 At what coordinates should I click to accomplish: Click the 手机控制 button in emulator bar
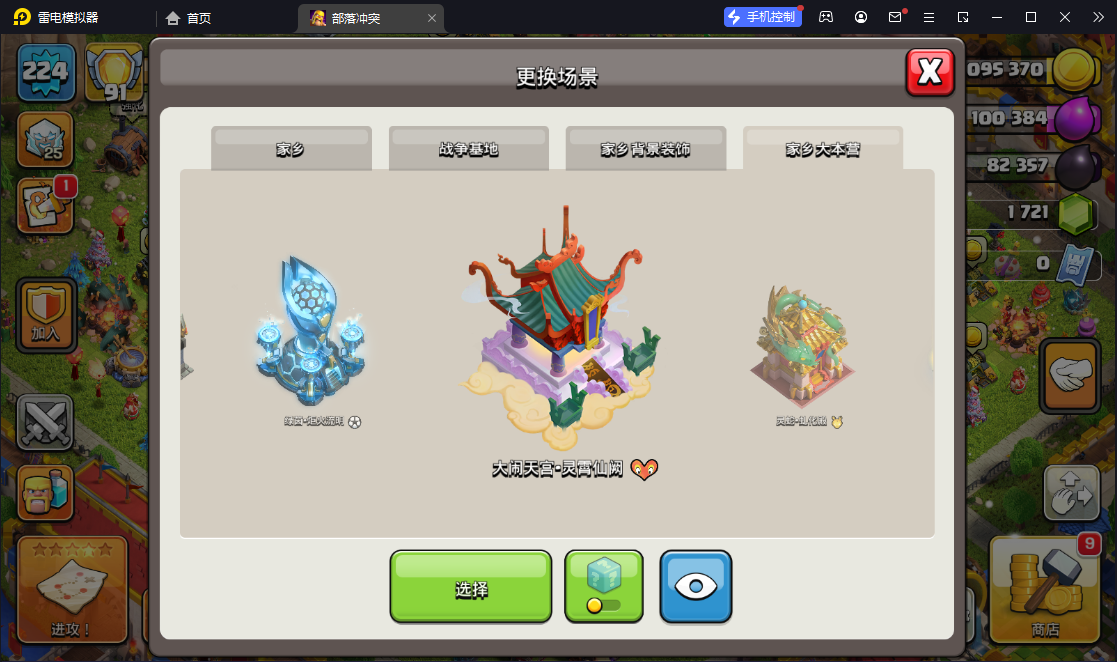pos(763,17)
